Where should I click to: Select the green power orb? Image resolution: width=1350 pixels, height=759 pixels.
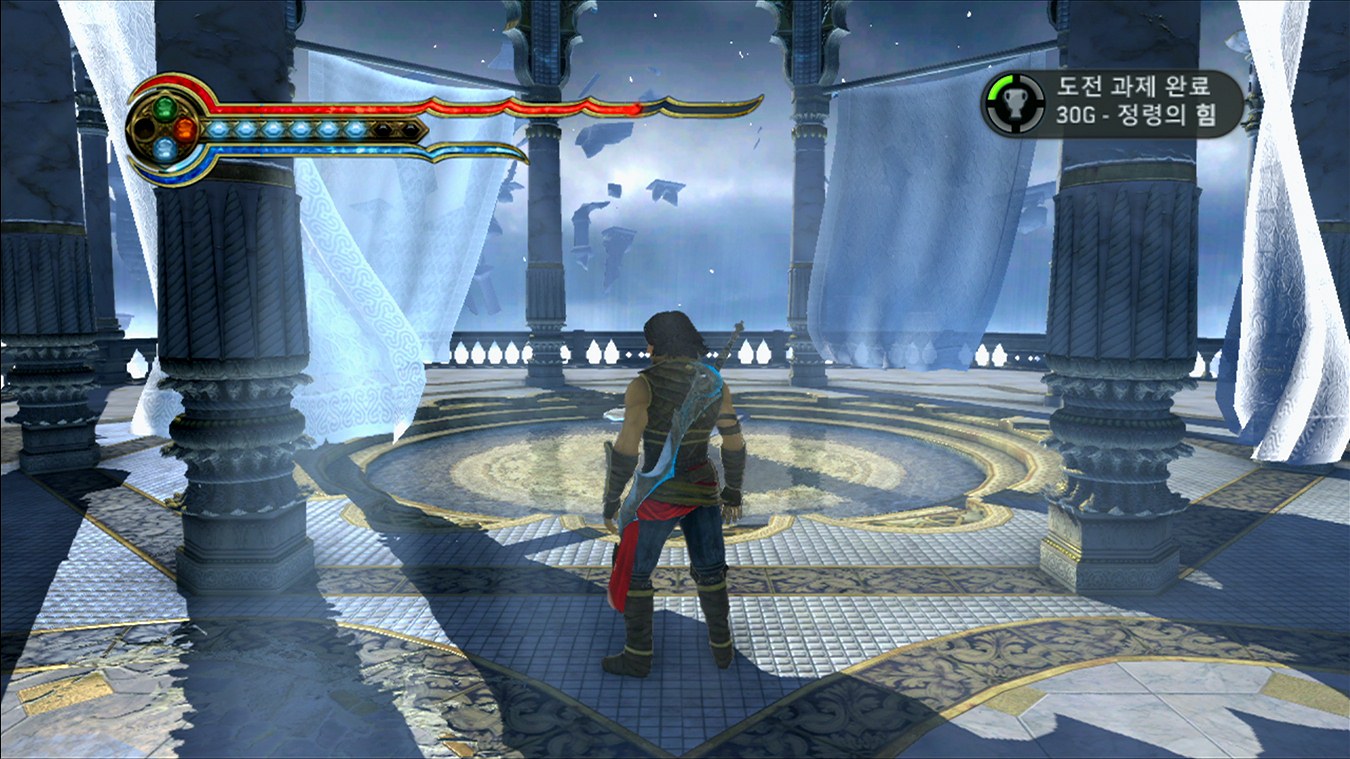pyautogui.click(x=164, y=108)
